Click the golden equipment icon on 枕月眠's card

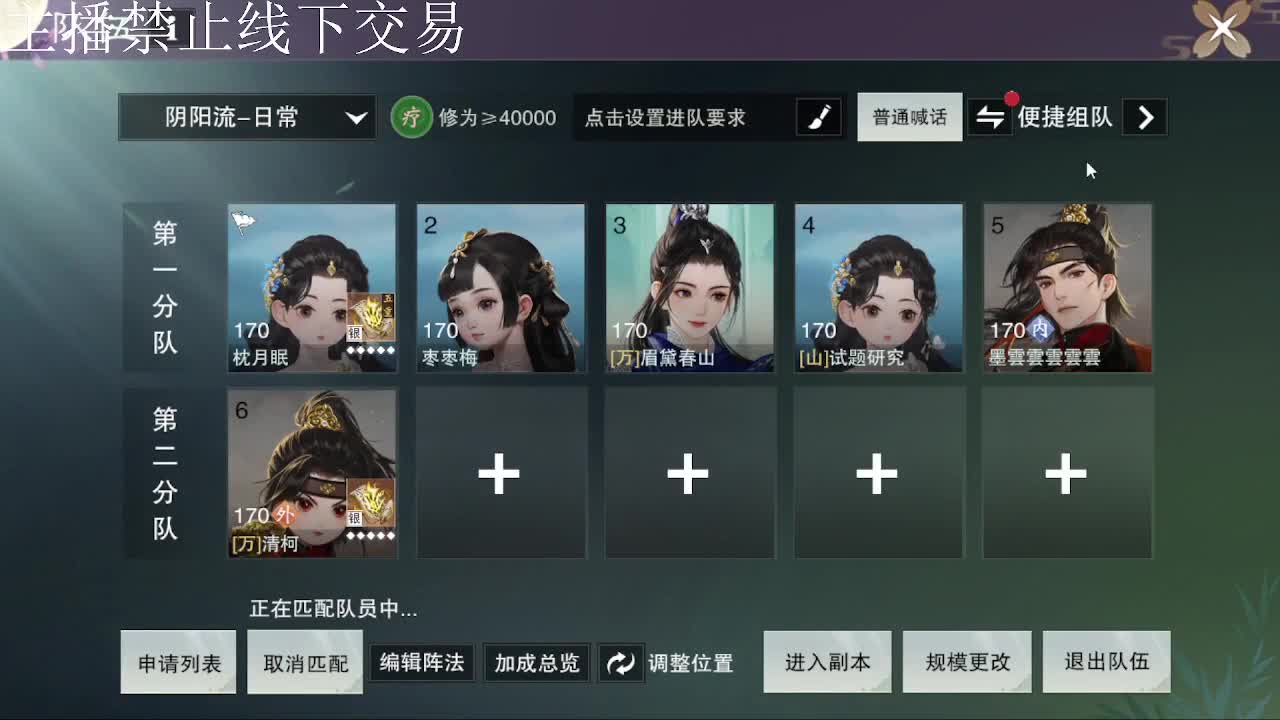370,315
